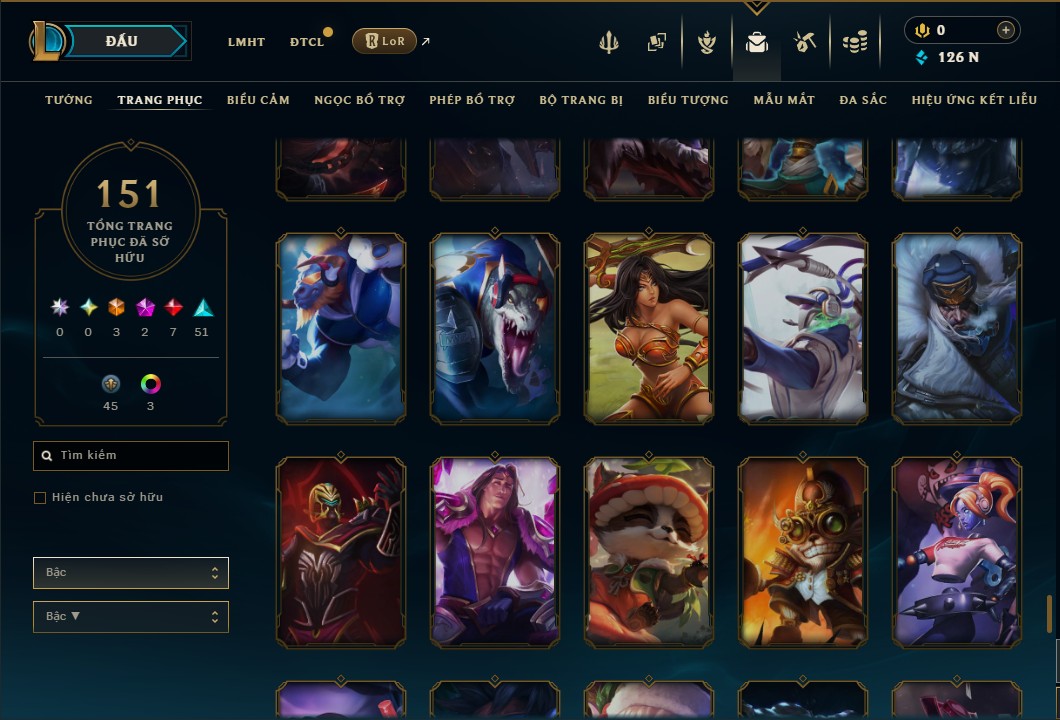The image size is (1060, 720).
Task: Toggle the Hiện chưa sở hữu checkbox
Action: tap(40, 498)
